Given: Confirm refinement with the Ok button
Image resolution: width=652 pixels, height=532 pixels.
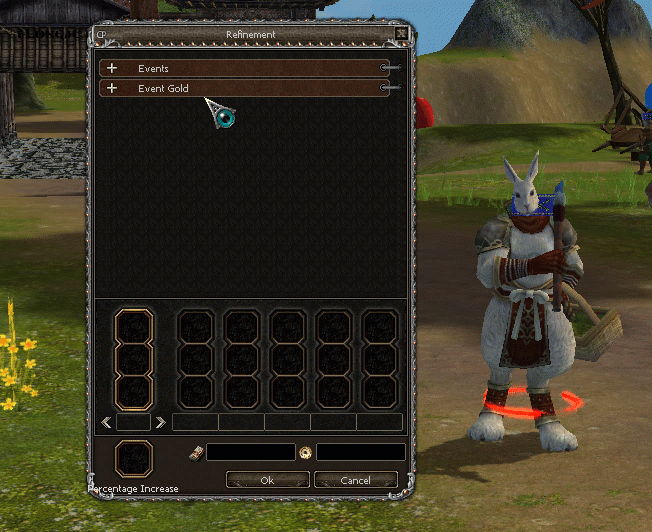Looking at the screenshot, I should (267, 480).
